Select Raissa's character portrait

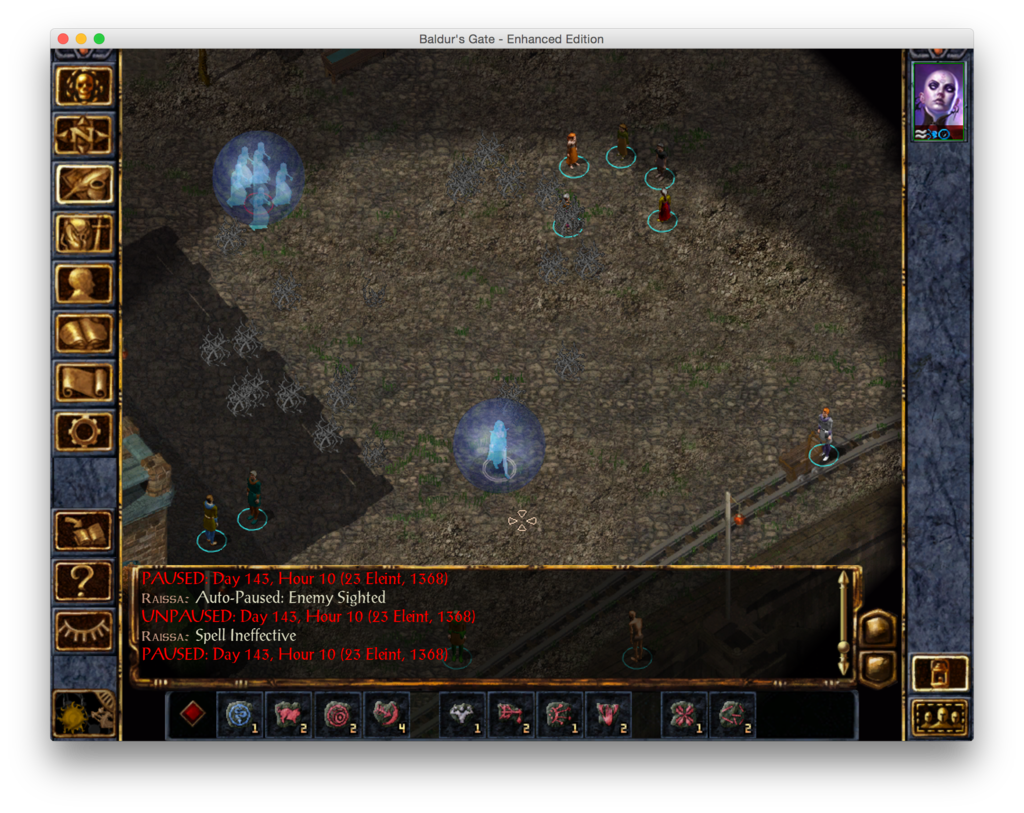[939, 101]
